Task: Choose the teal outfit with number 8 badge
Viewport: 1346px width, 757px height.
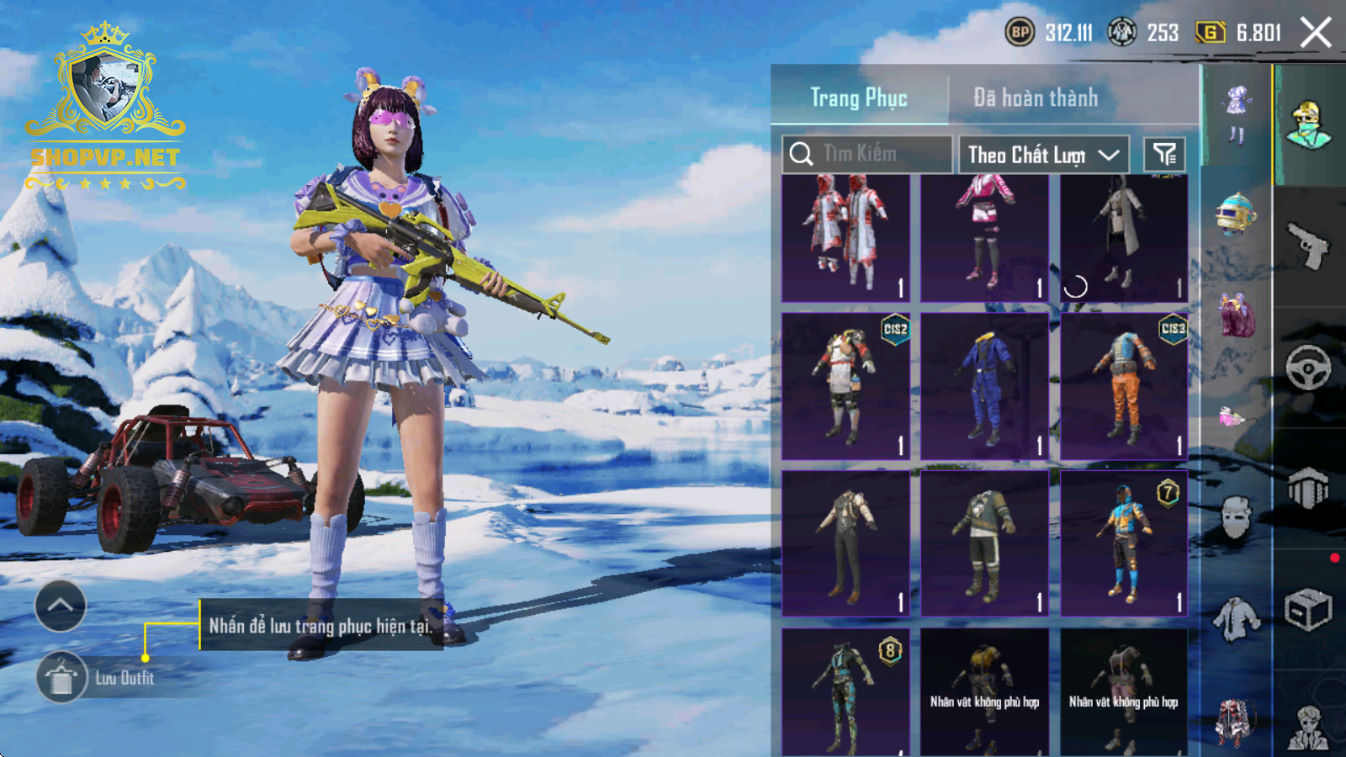Action: tap(846, 691)
